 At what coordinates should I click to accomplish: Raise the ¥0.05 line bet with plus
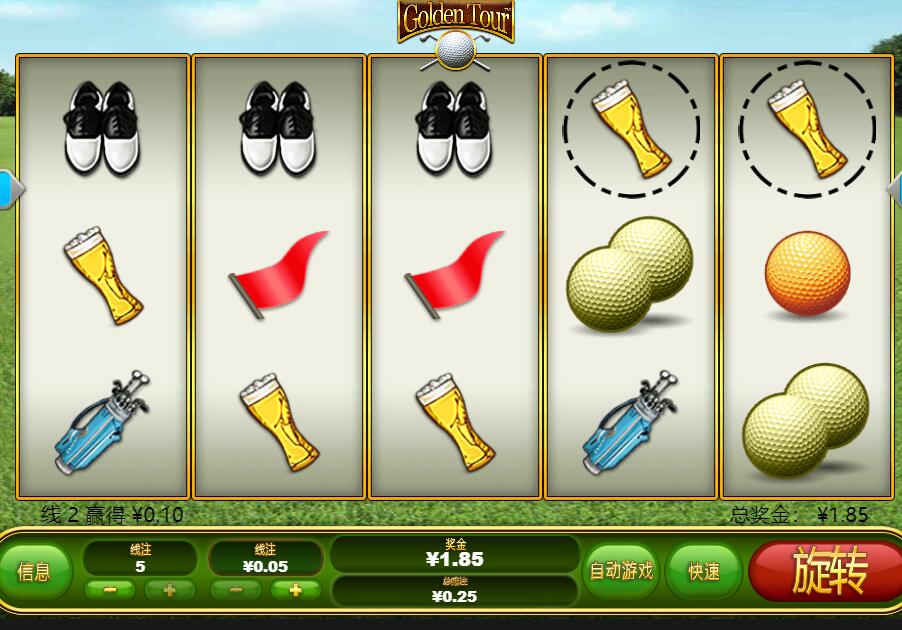point(295,590)
